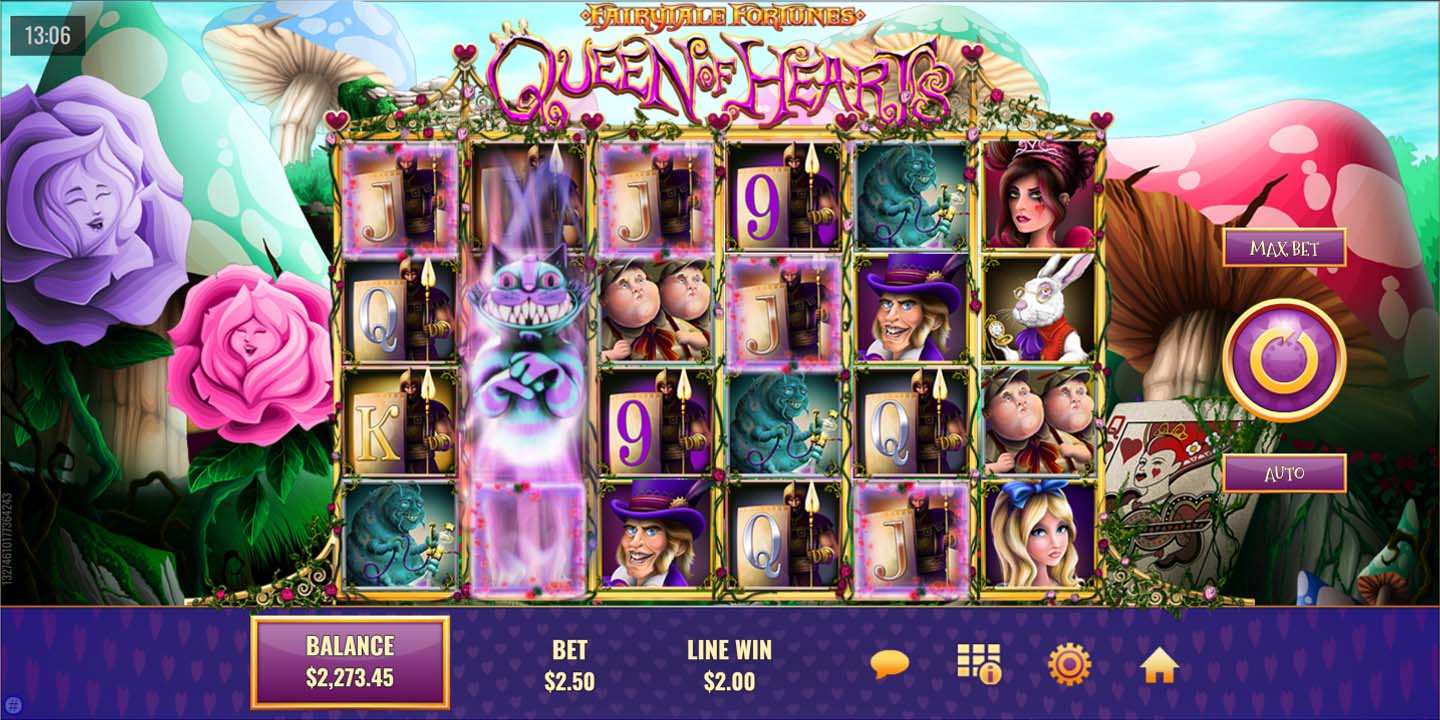
Task: Open the Balance panel
Action: [x=350, y=662]
